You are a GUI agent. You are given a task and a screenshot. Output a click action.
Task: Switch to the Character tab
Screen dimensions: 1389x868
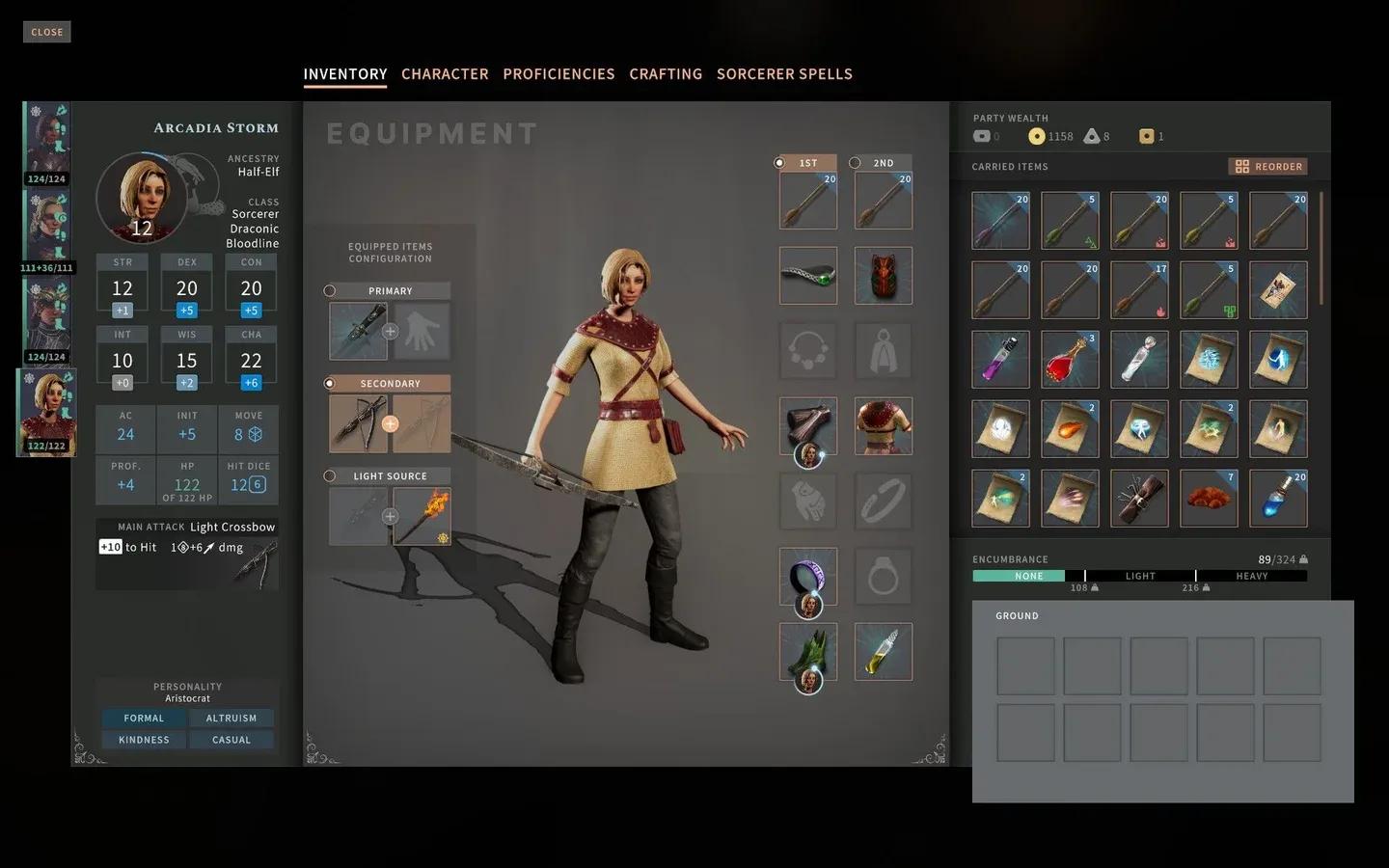coord(445,73)
